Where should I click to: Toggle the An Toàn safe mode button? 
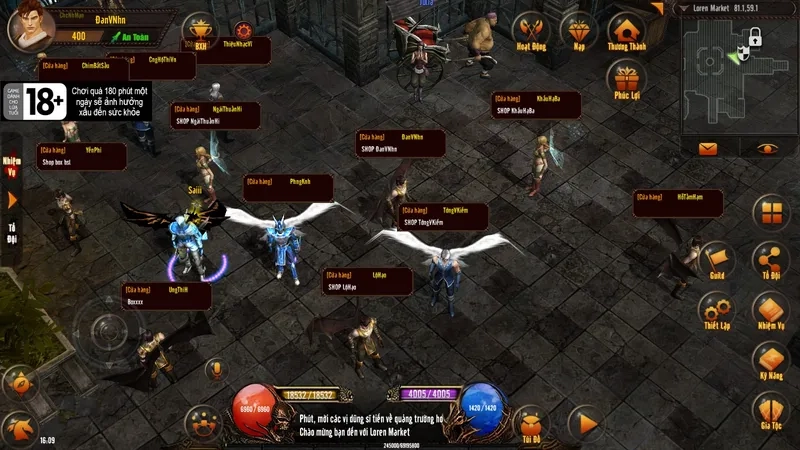point(128,37)
